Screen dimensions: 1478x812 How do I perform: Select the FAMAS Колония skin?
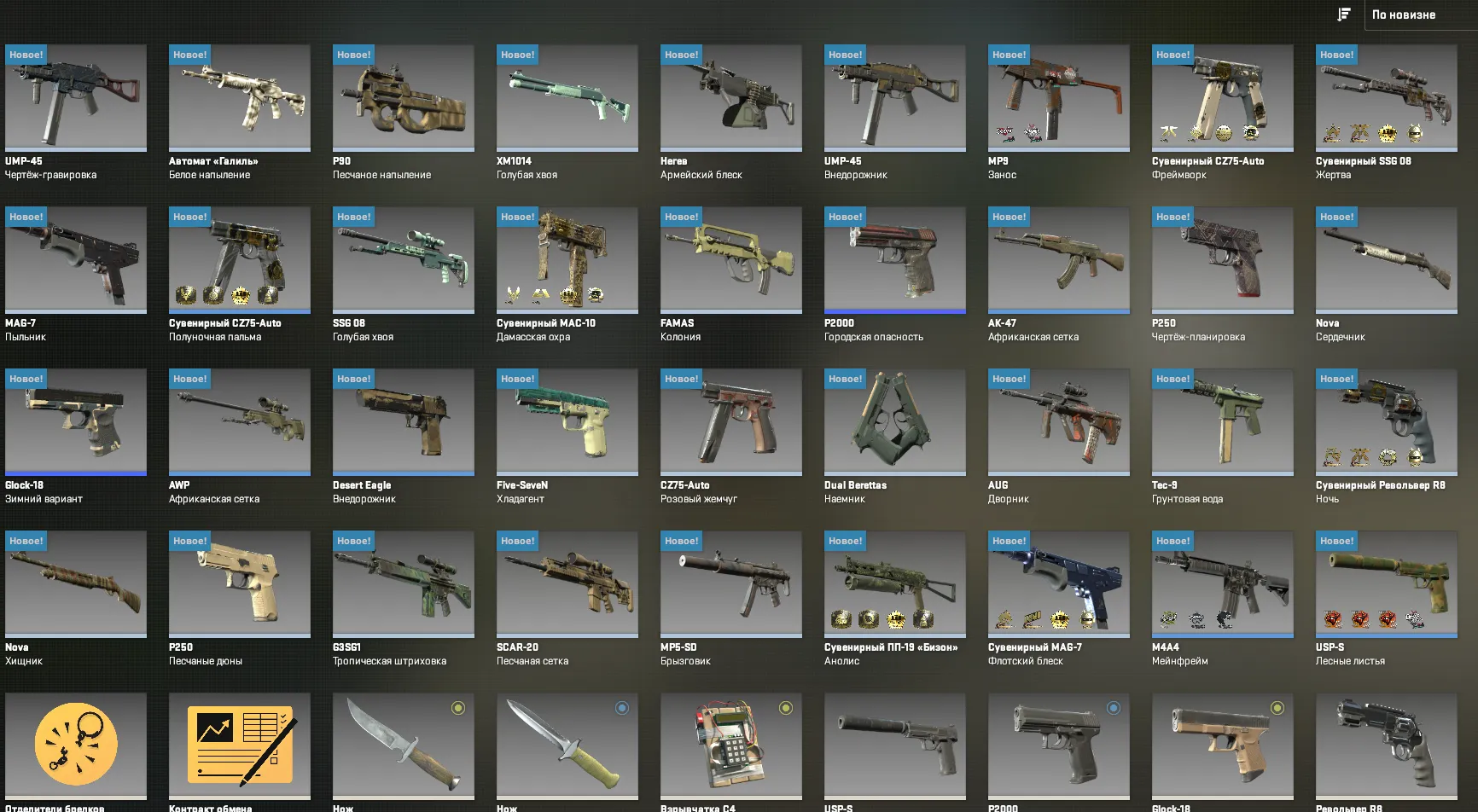(x=731, y=260)
